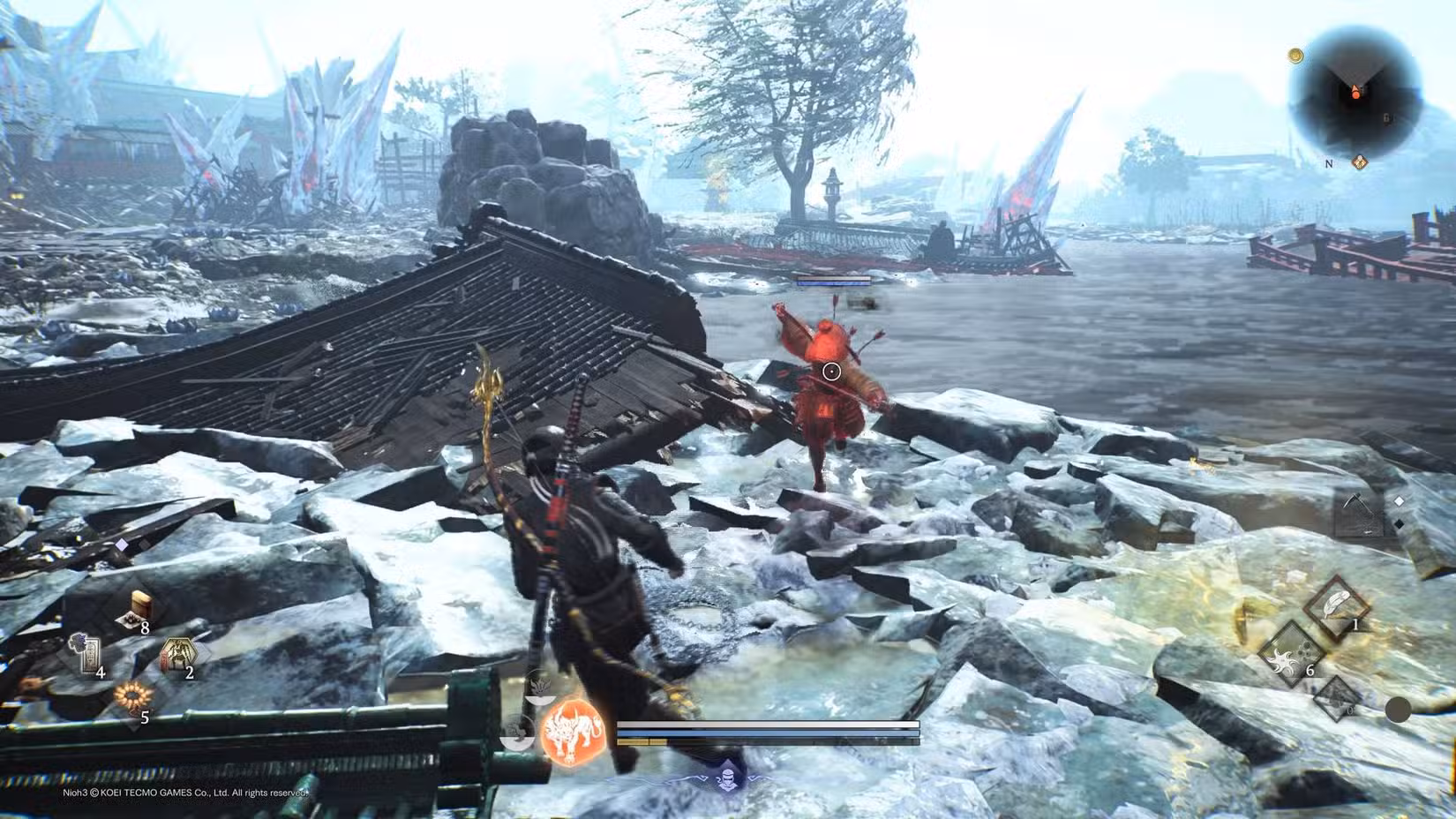Select the Guardian Spirit bull icon
Viewport: 1456px width, 819px height.
point(571,735)
